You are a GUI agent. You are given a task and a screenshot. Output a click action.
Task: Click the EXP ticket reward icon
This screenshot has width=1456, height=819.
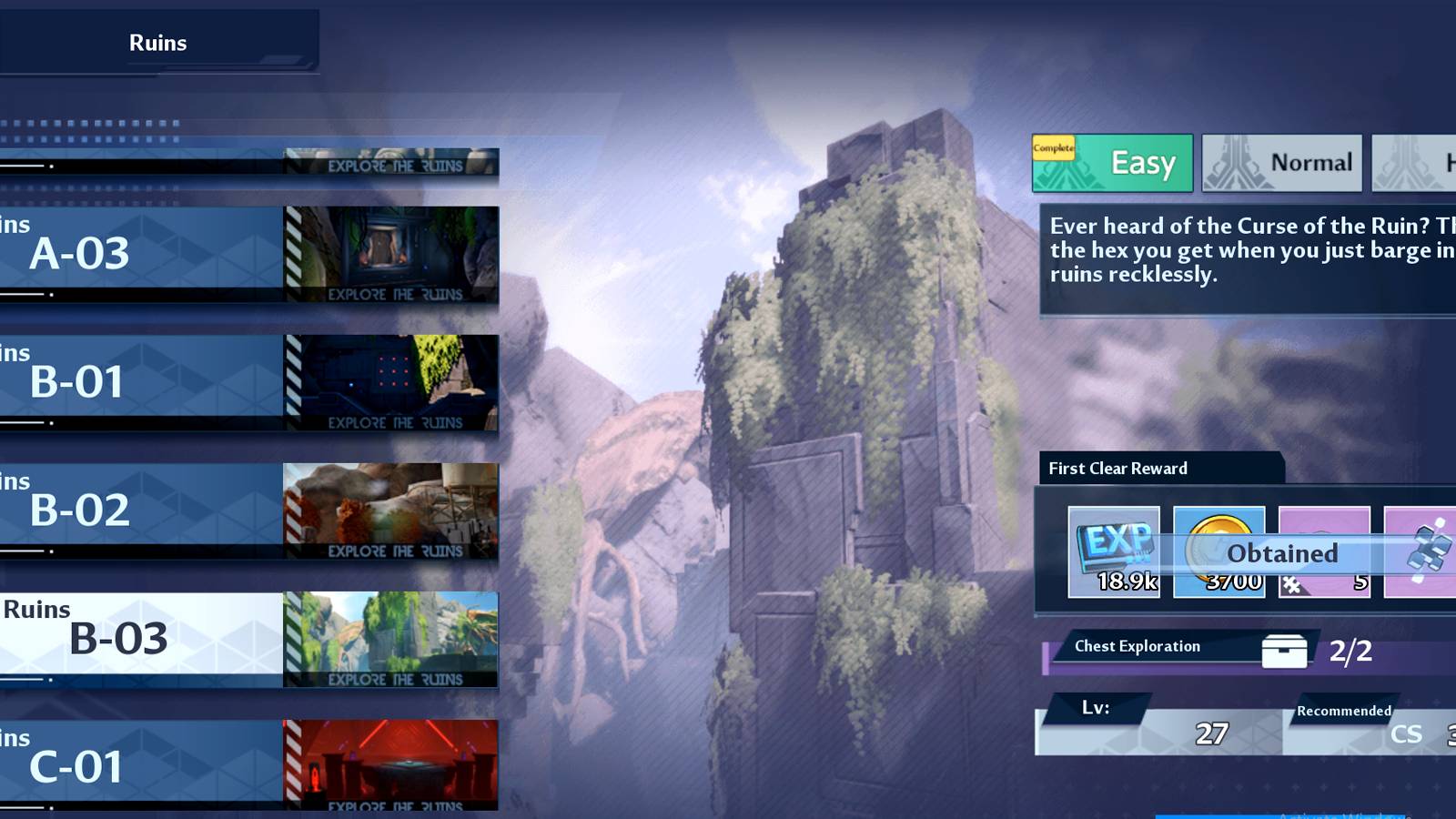click(x=1112, y=551)
